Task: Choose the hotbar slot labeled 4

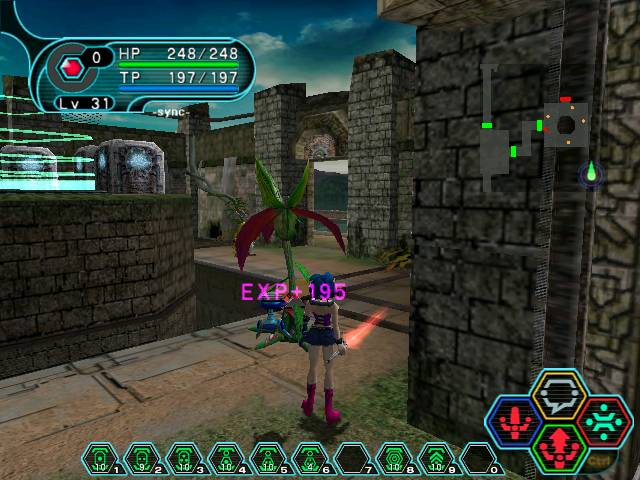Action: pyautogui.click(x=226, y=459)
